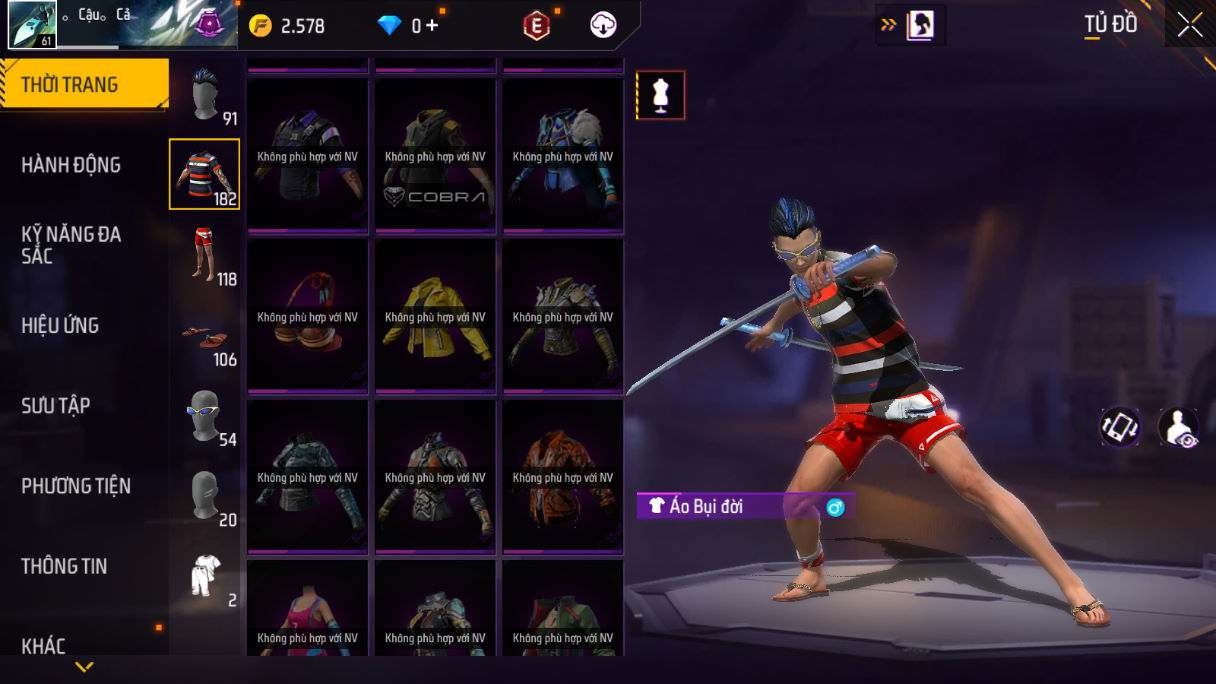The image size is (1216, 684).
Task: Show the THÔNG TIN tab
Action: [64, 566]
